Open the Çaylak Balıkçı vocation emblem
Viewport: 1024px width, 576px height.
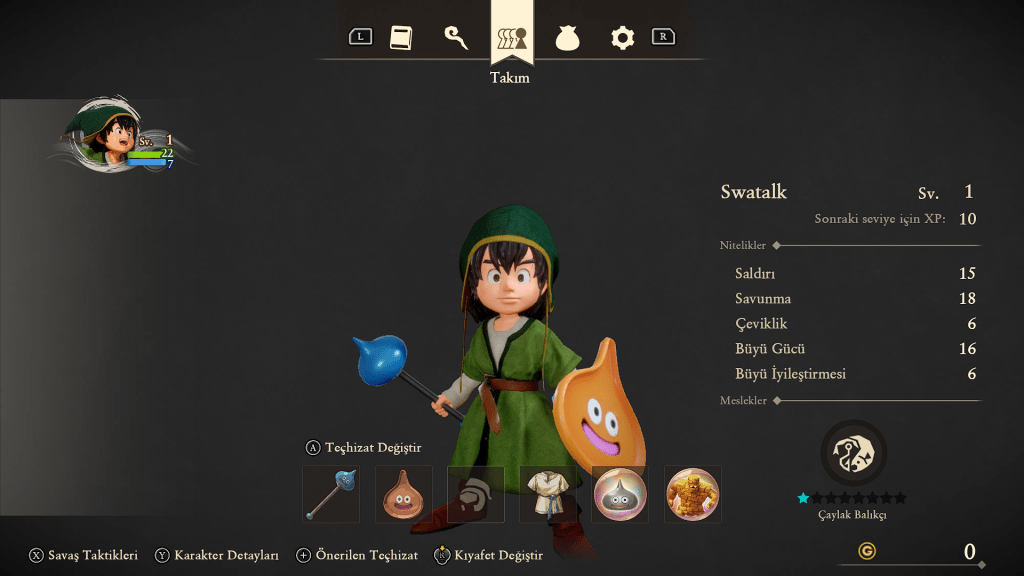click(853, 453)
